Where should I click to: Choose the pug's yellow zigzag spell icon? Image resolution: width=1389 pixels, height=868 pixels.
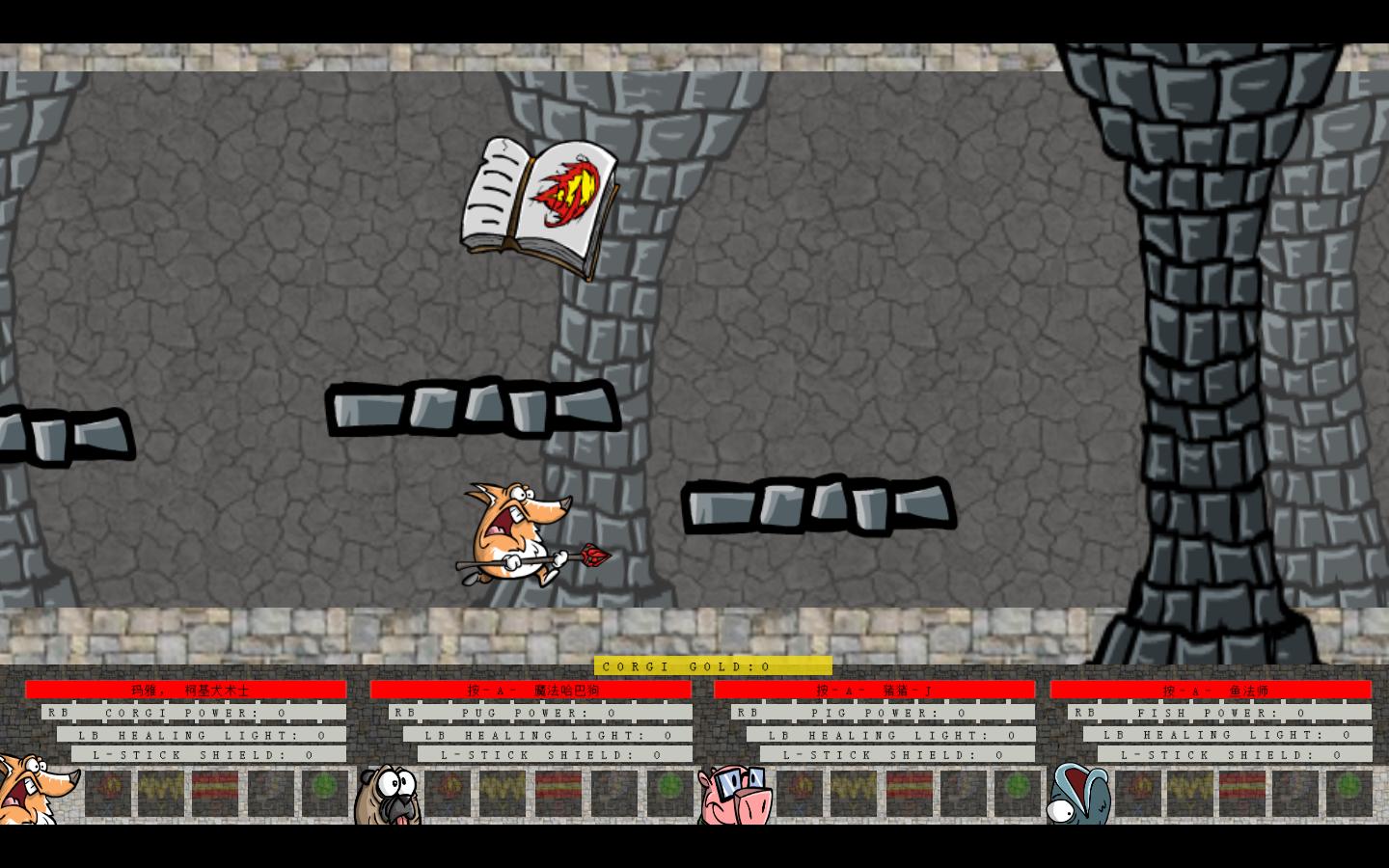[503, 793]
